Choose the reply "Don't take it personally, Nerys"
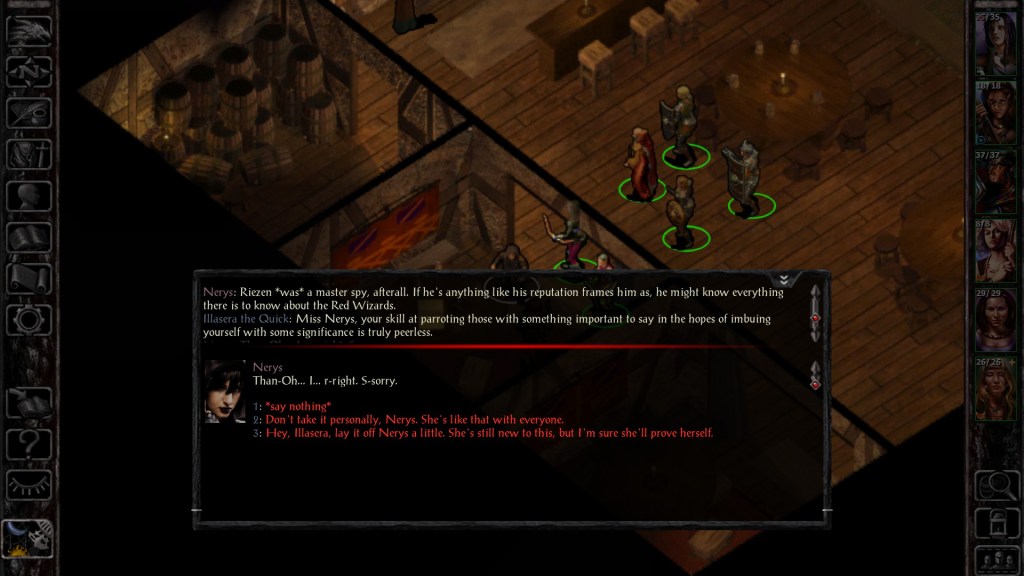 (x=414, y=420)
